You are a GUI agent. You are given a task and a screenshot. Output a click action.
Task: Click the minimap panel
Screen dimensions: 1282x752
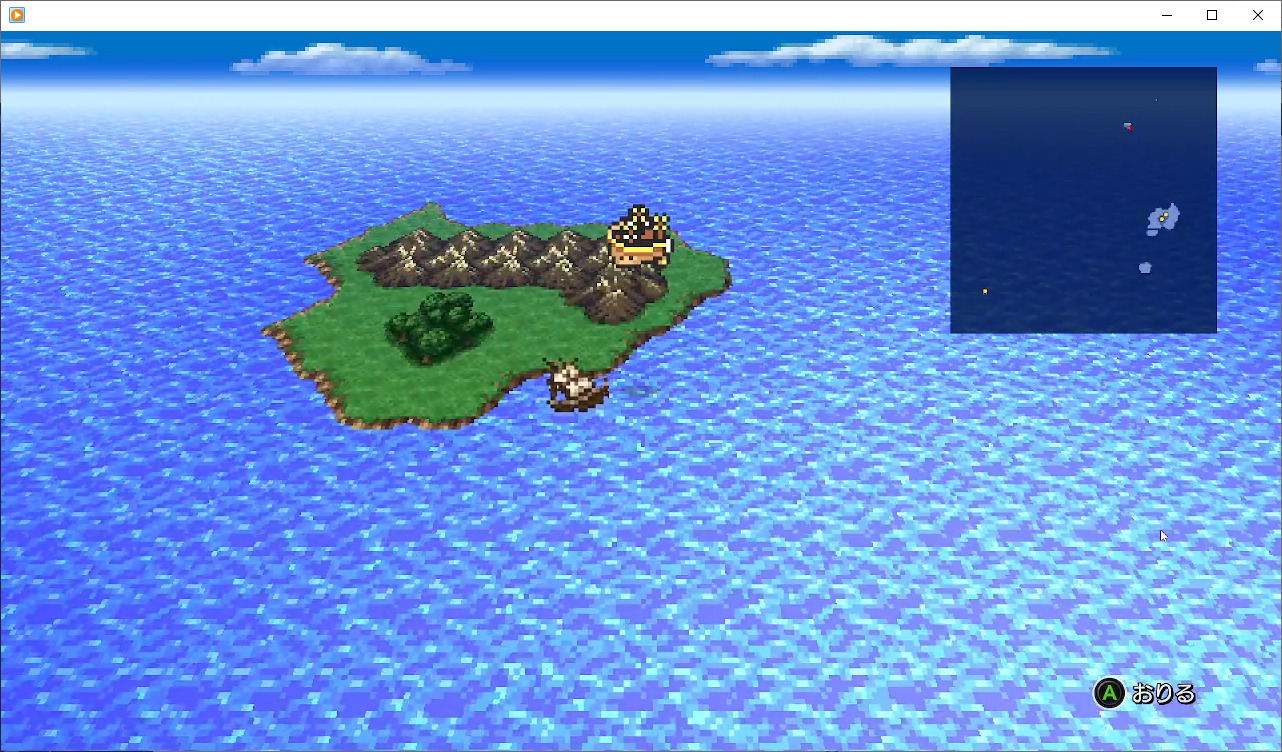pyautogui.click(x=1083, y=200)
